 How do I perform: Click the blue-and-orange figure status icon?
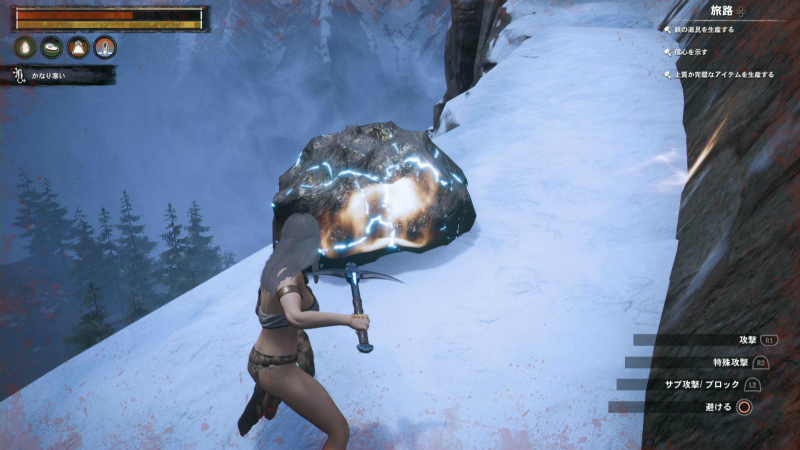[104, 47]
